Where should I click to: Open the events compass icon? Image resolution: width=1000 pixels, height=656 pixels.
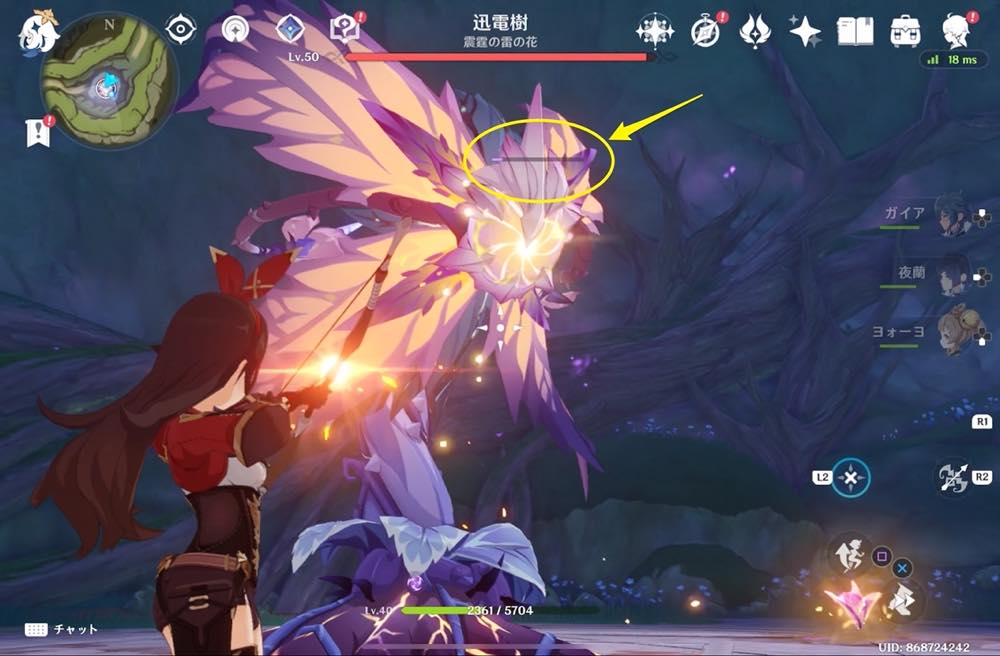tap(707, 31)
